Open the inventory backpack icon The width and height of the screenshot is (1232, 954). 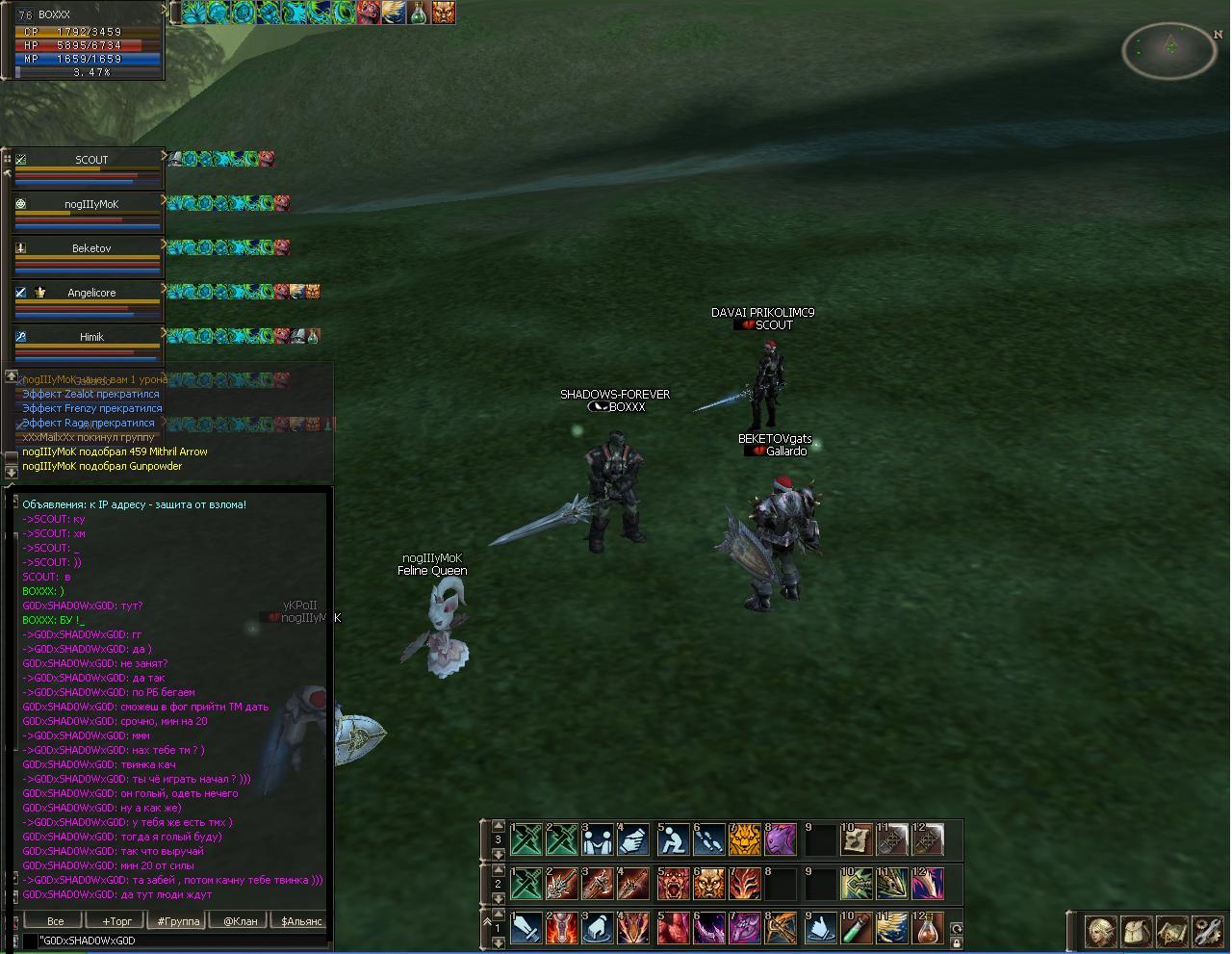click(x=1137, y=931)
